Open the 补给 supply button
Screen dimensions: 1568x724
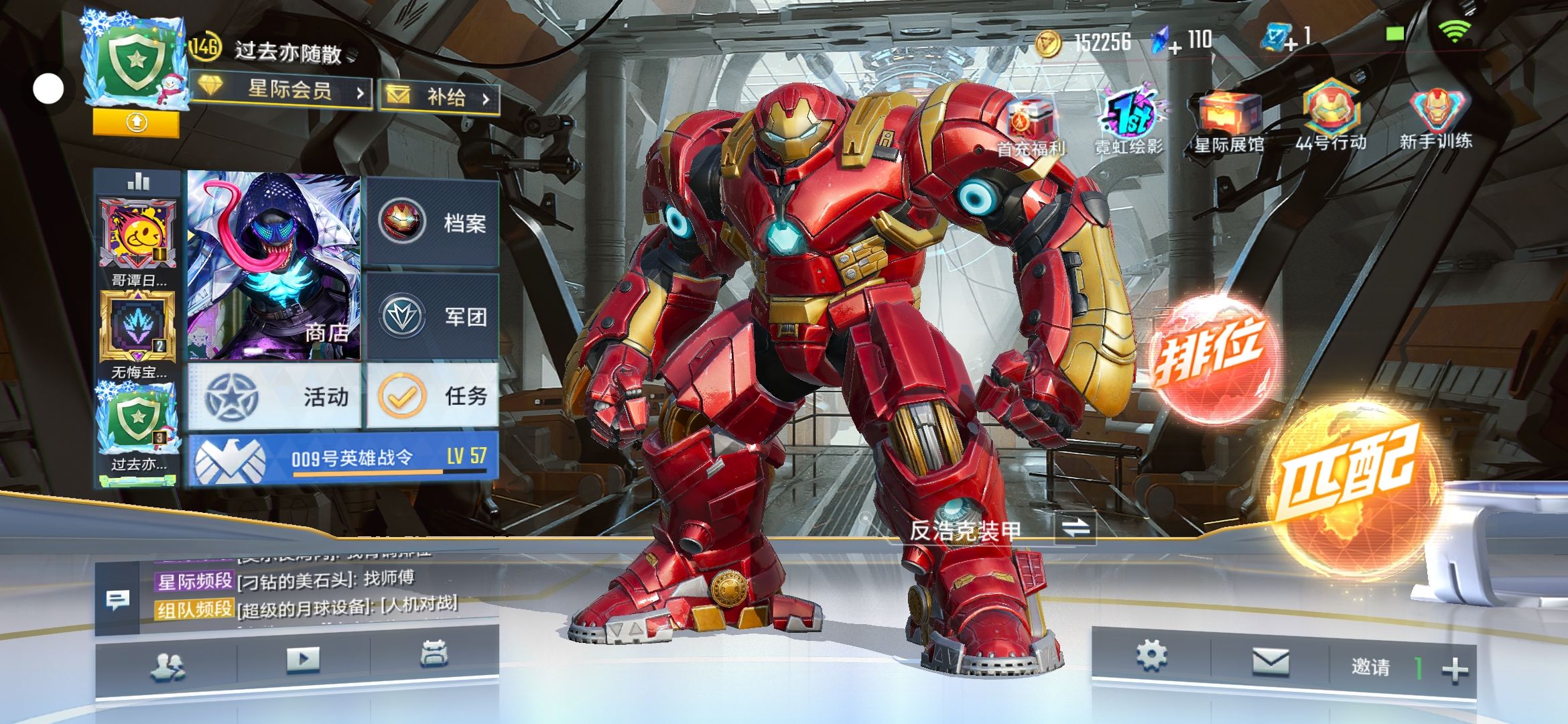(x=440, y=97)
